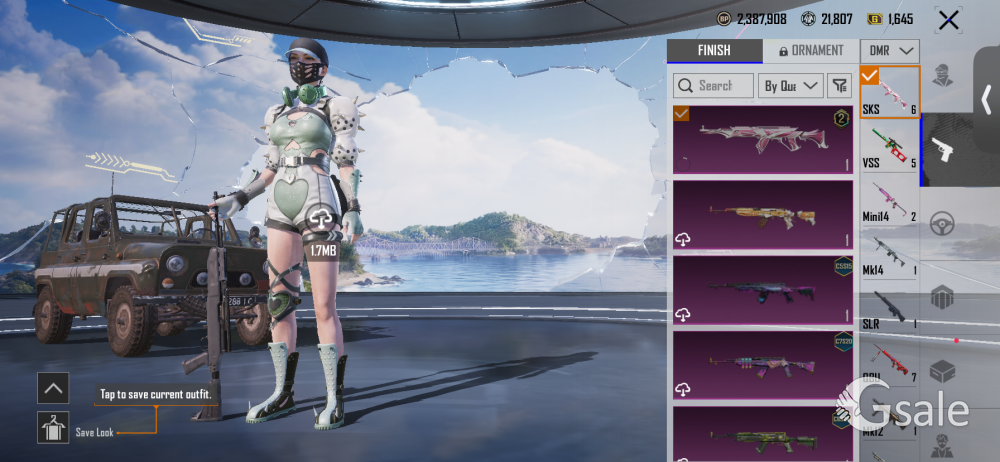The width and height of the screenshot is (1000, 462).
Task: Select the SKS weapon entry
Action: pos(890,93)
